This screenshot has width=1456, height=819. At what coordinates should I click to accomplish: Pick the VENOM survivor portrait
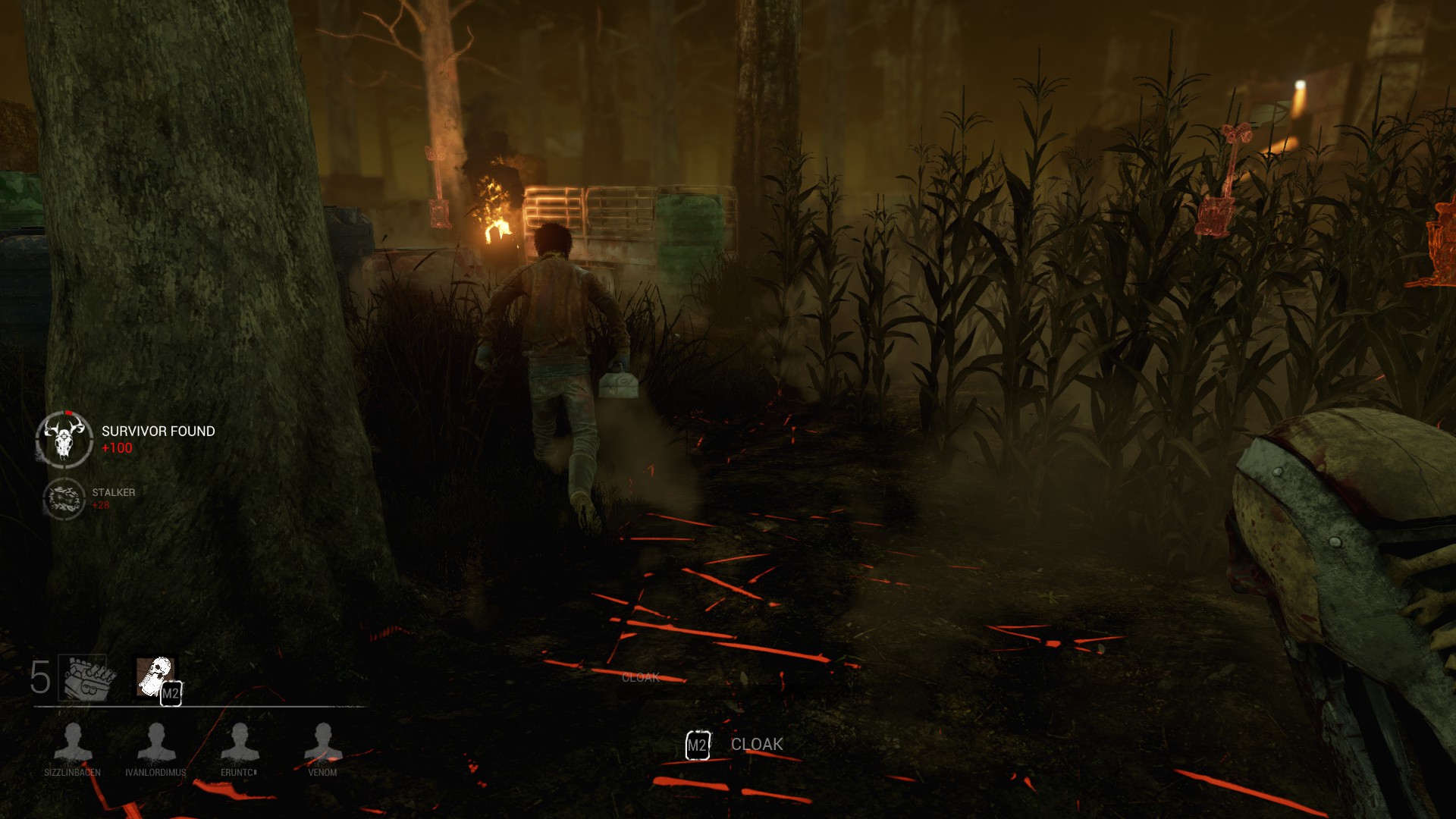pos(323,741)
